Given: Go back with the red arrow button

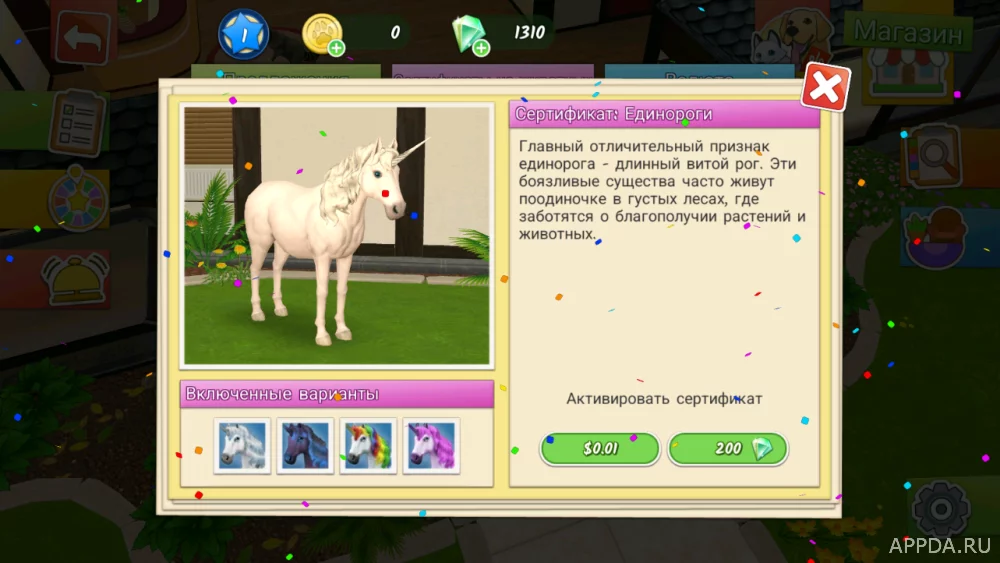Looking at the screenshot, I should [79, 39].
